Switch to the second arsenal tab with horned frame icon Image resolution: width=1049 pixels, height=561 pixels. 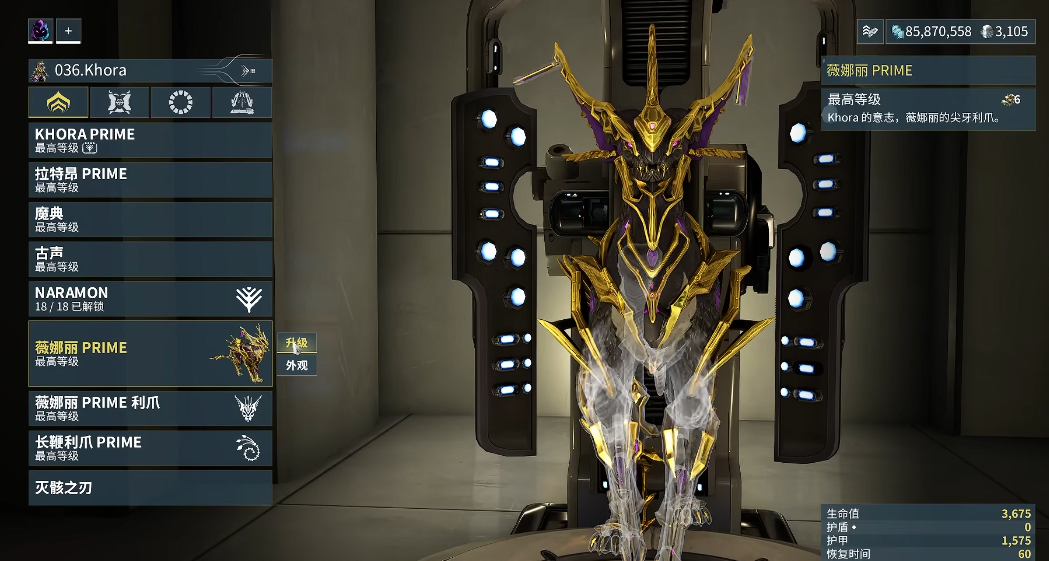coord(119,102)
